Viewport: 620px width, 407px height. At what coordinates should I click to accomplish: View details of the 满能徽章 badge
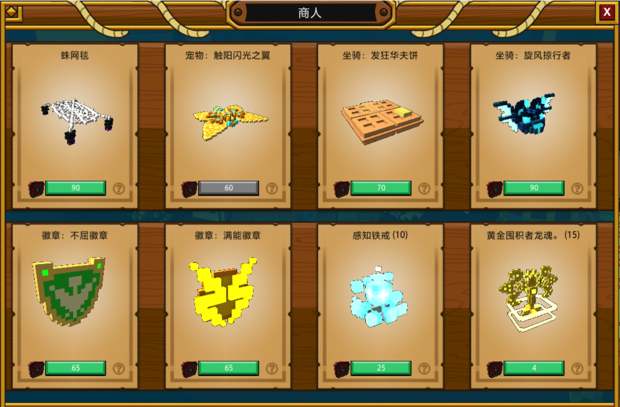[x=271, y=368]
